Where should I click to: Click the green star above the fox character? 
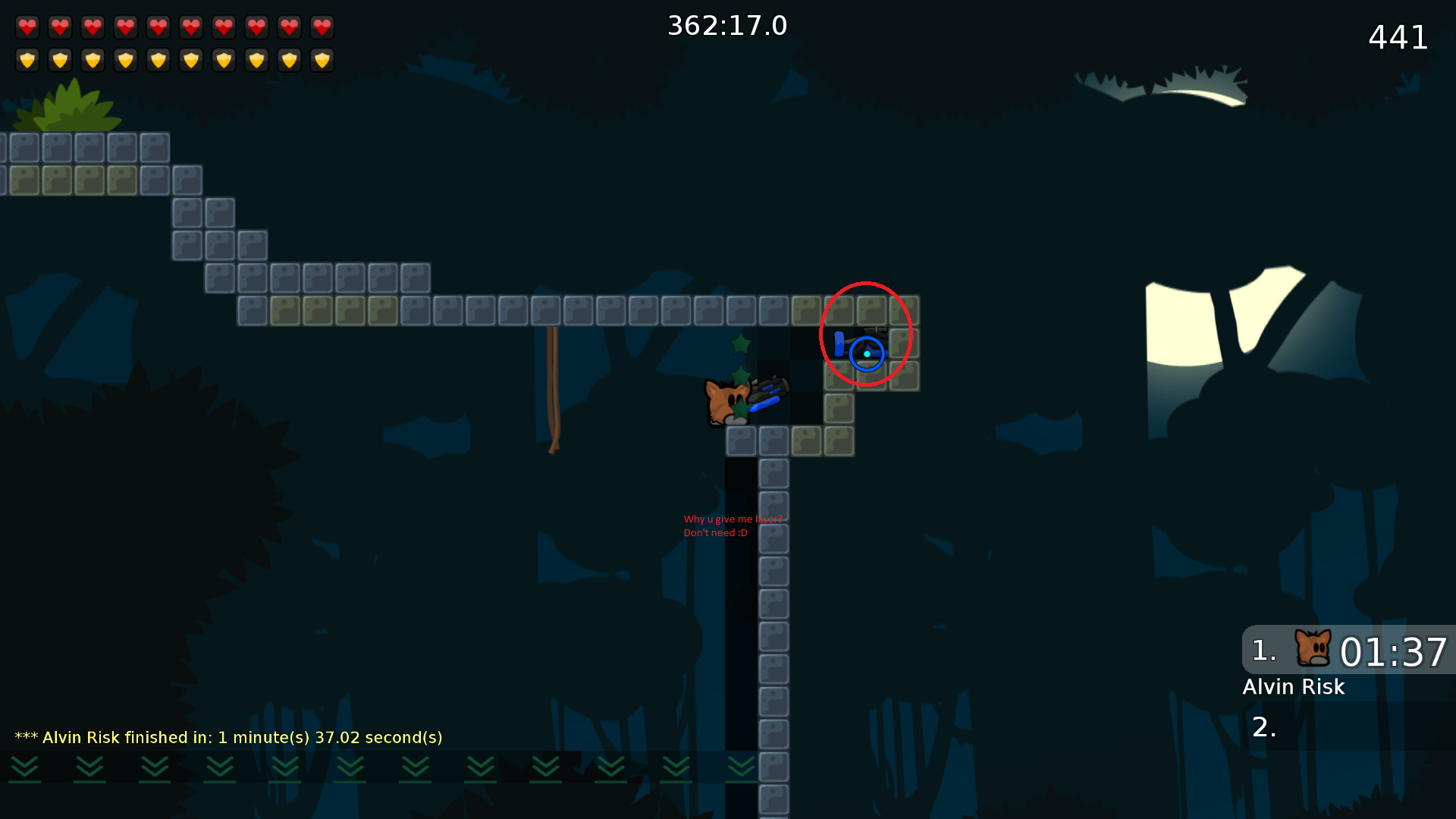pyautogui.click(x=741, y=345)
